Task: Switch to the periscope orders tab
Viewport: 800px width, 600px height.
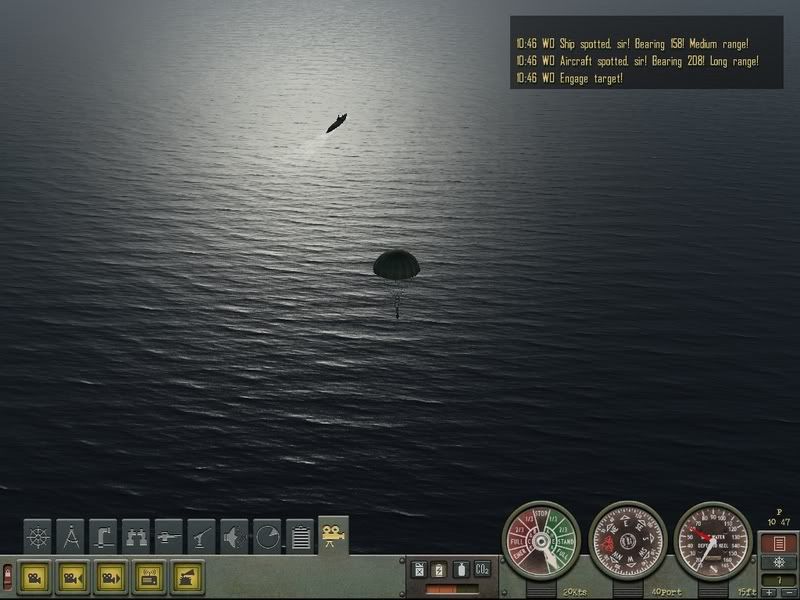Action: tap(103, 536)
